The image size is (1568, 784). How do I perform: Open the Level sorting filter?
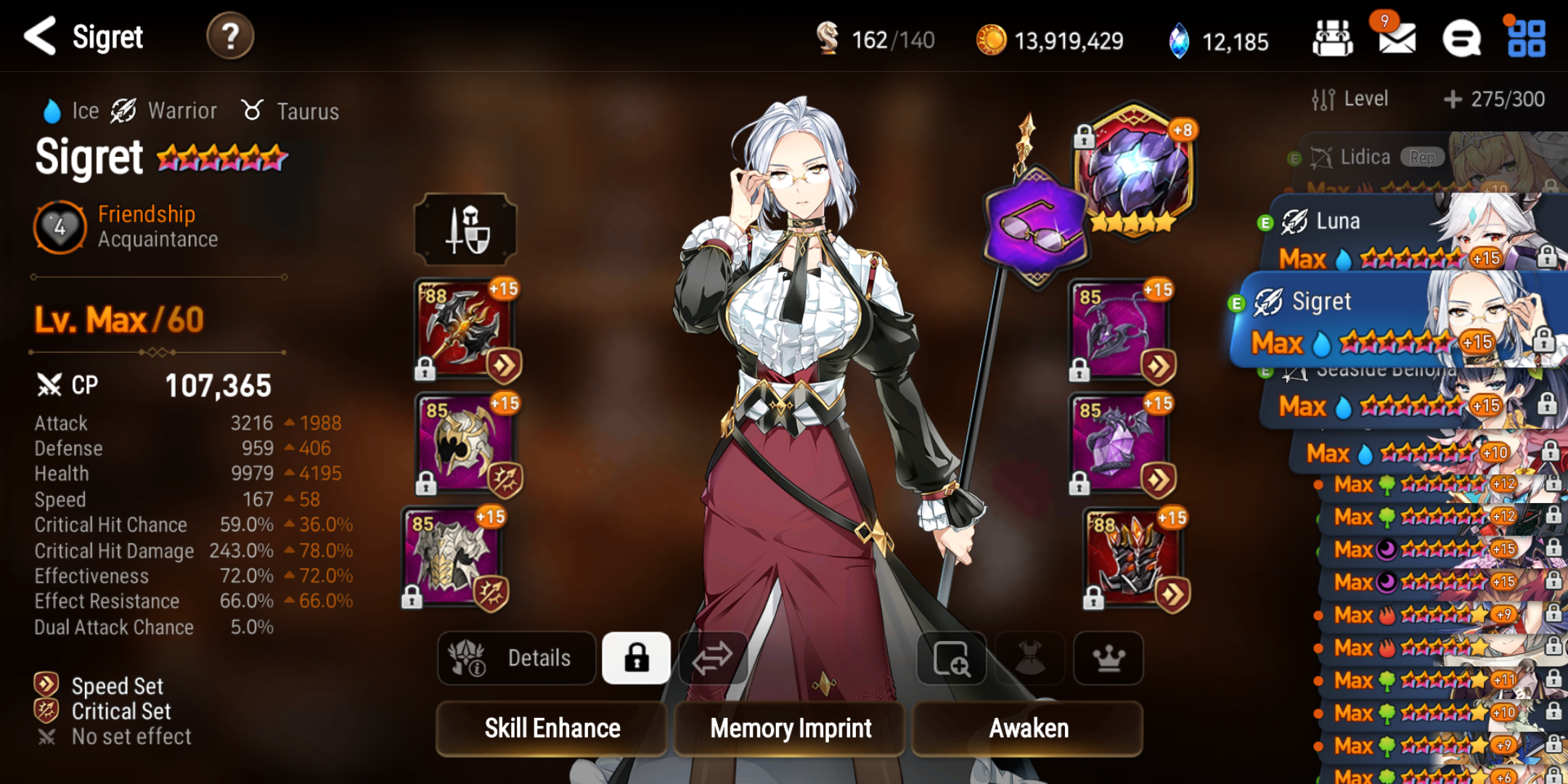1355,99
